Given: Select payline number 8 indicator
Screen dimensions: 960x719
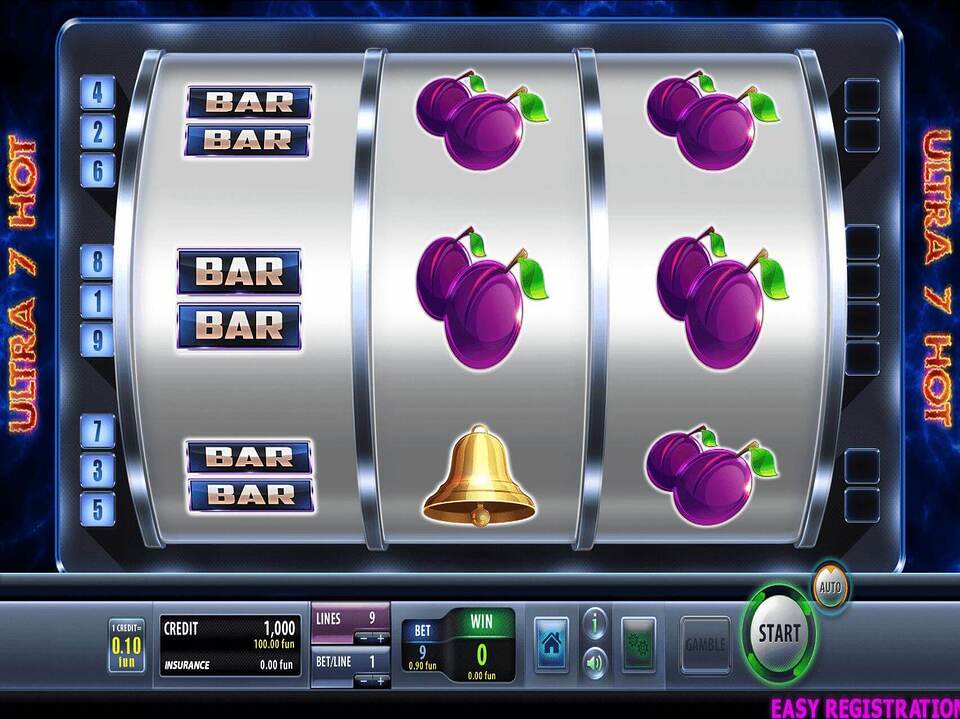Looking at the screenshot, I should coord(98,262).
